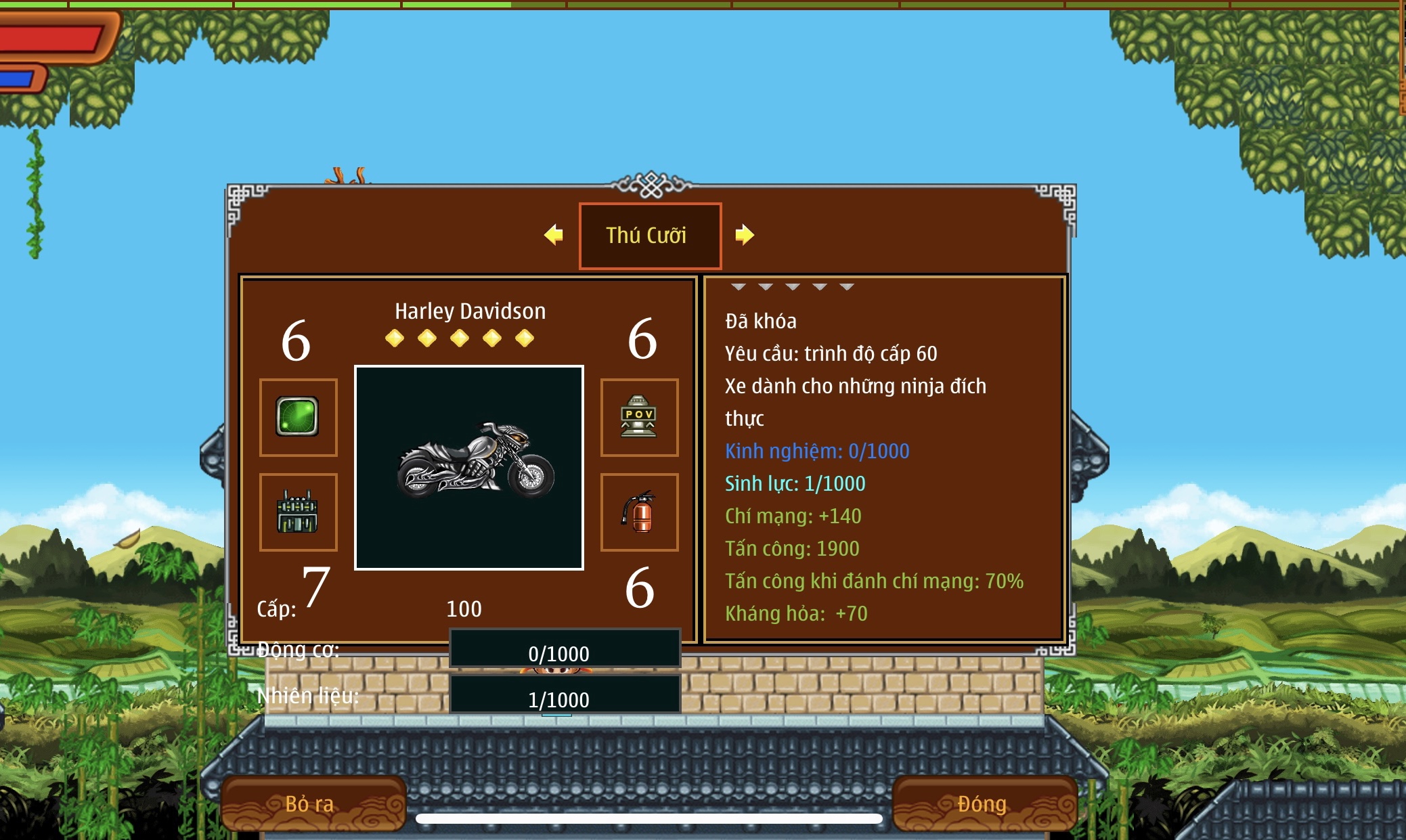Click the Harley Davidson motorcycle preview

tap(469, 468)
